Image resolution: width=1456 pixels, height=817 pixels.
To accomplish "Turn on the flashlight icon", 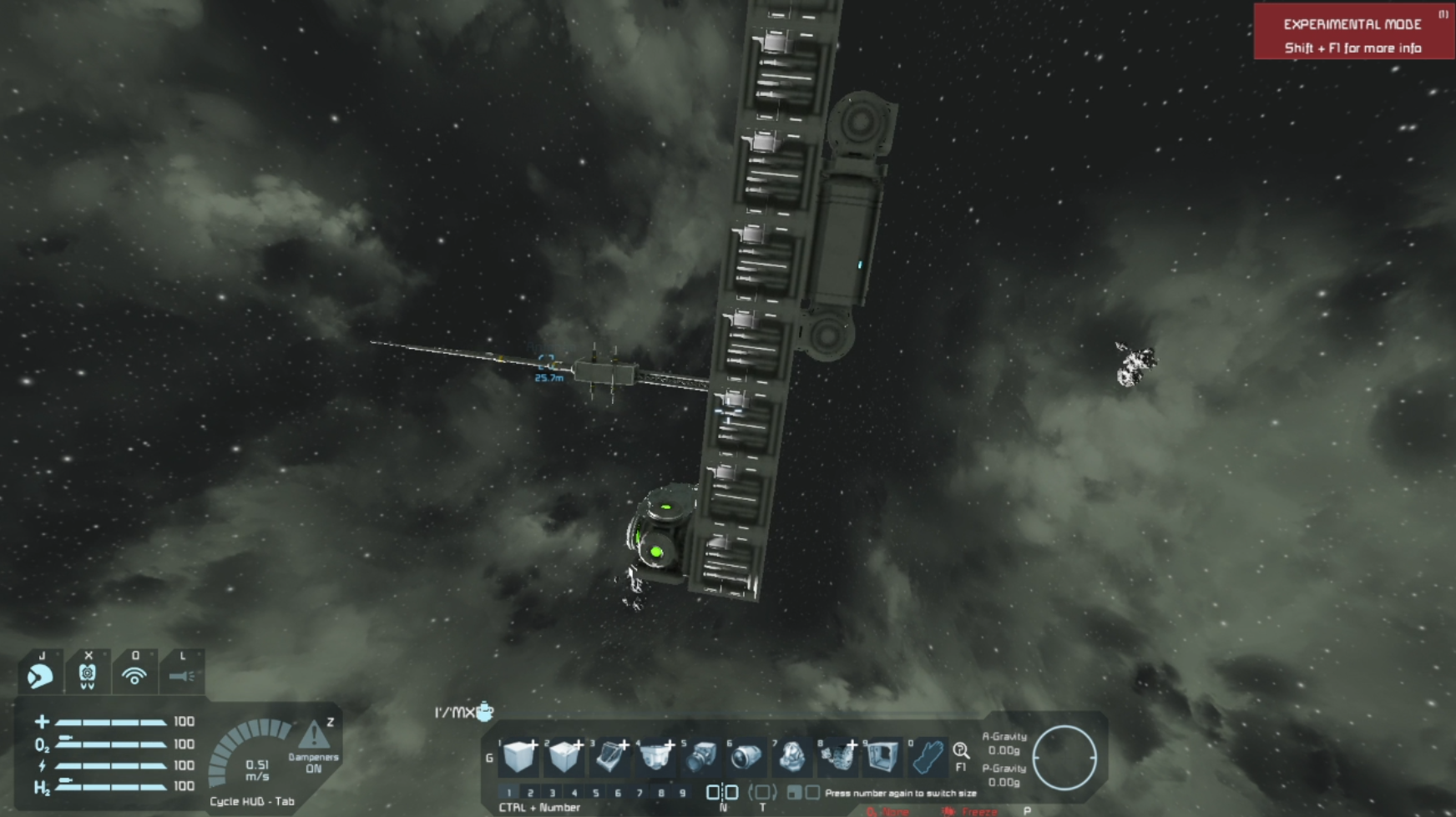I will [181, 675].
